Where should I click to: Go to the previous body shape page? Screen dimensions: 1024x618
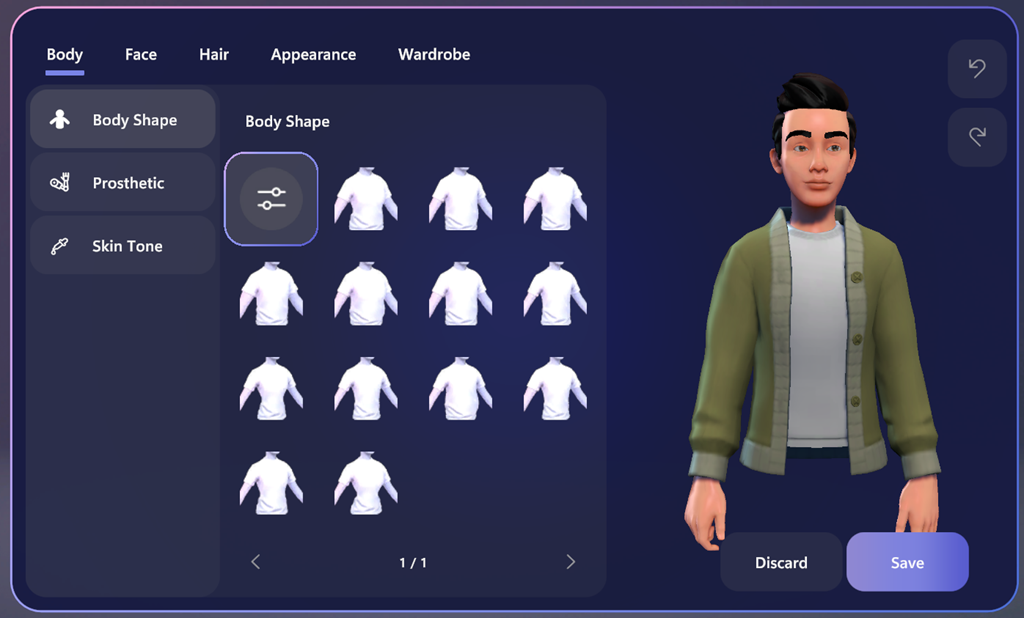point(255,562)
